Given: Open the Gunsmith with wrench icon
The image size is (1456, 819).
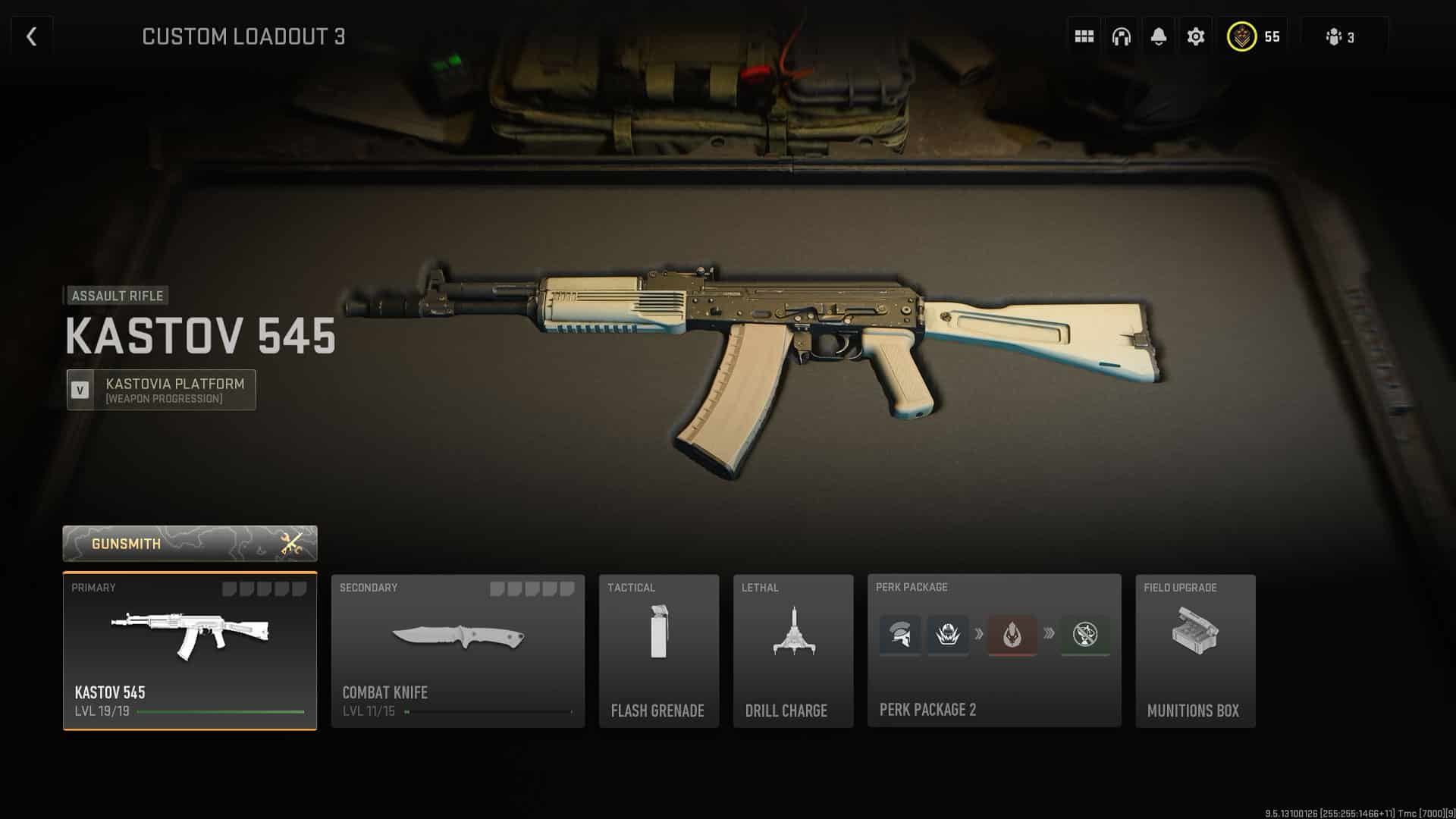Looking at the screenshot, I should [x=190, y=544].
